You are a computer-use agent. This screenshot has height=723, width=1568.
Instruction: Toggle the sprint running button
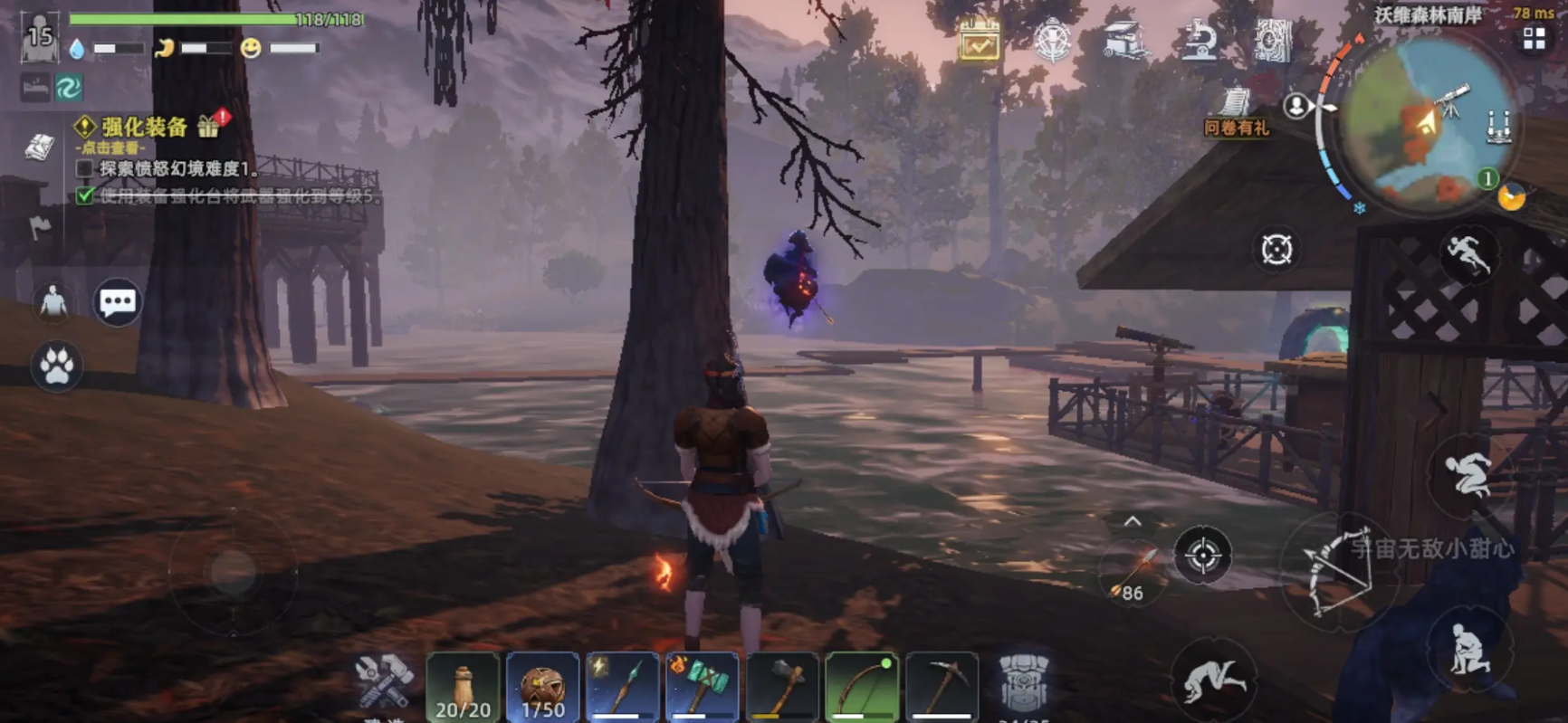click(1468, 254)
